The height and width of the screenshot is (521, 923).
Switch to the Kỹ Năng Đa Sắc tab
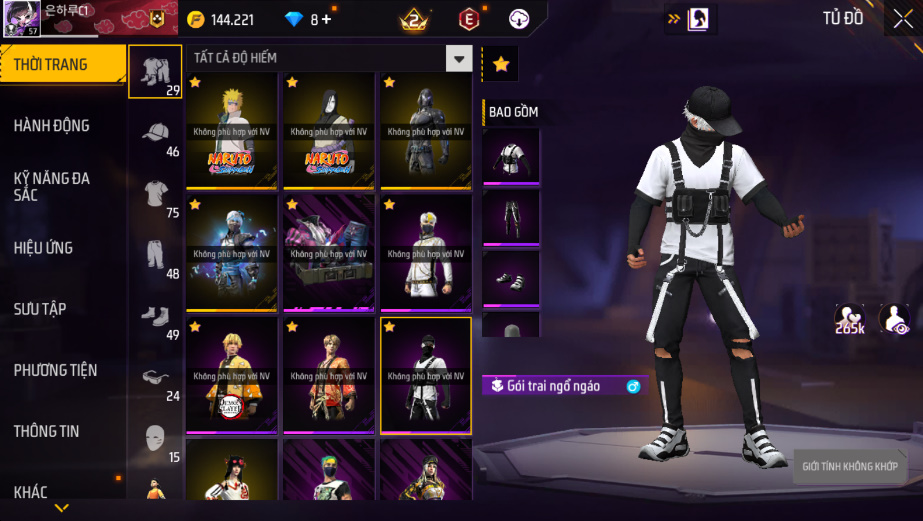point(52,186)
